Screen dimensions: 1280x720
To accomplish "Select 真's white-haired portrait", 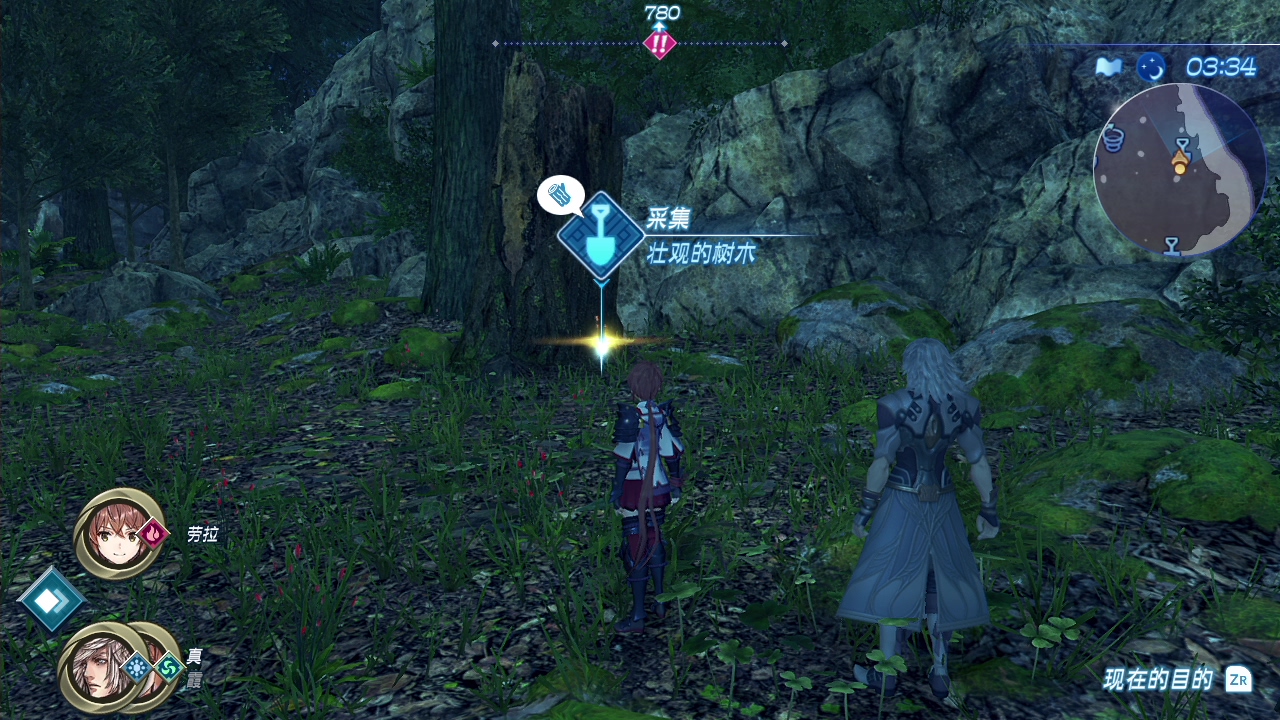I will click(98, 667).
